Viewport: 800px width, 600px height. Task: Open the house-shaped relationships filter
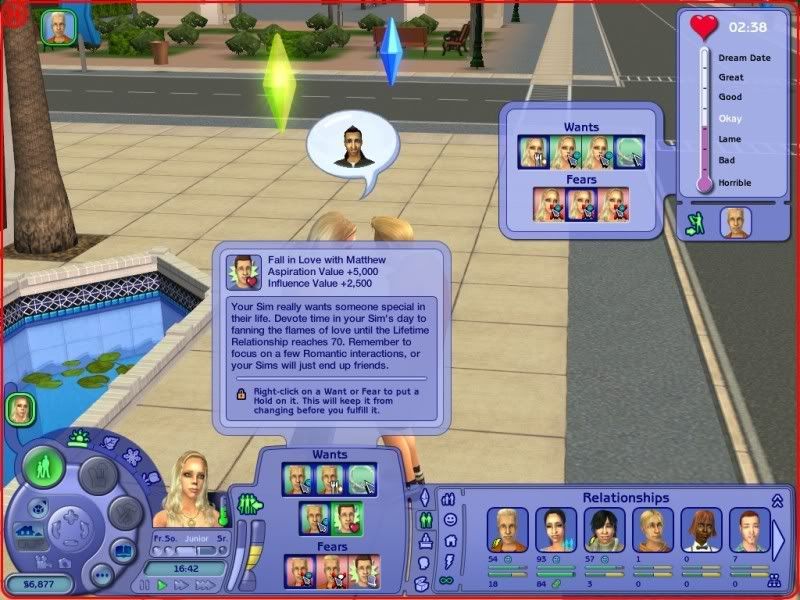(448, 540)
